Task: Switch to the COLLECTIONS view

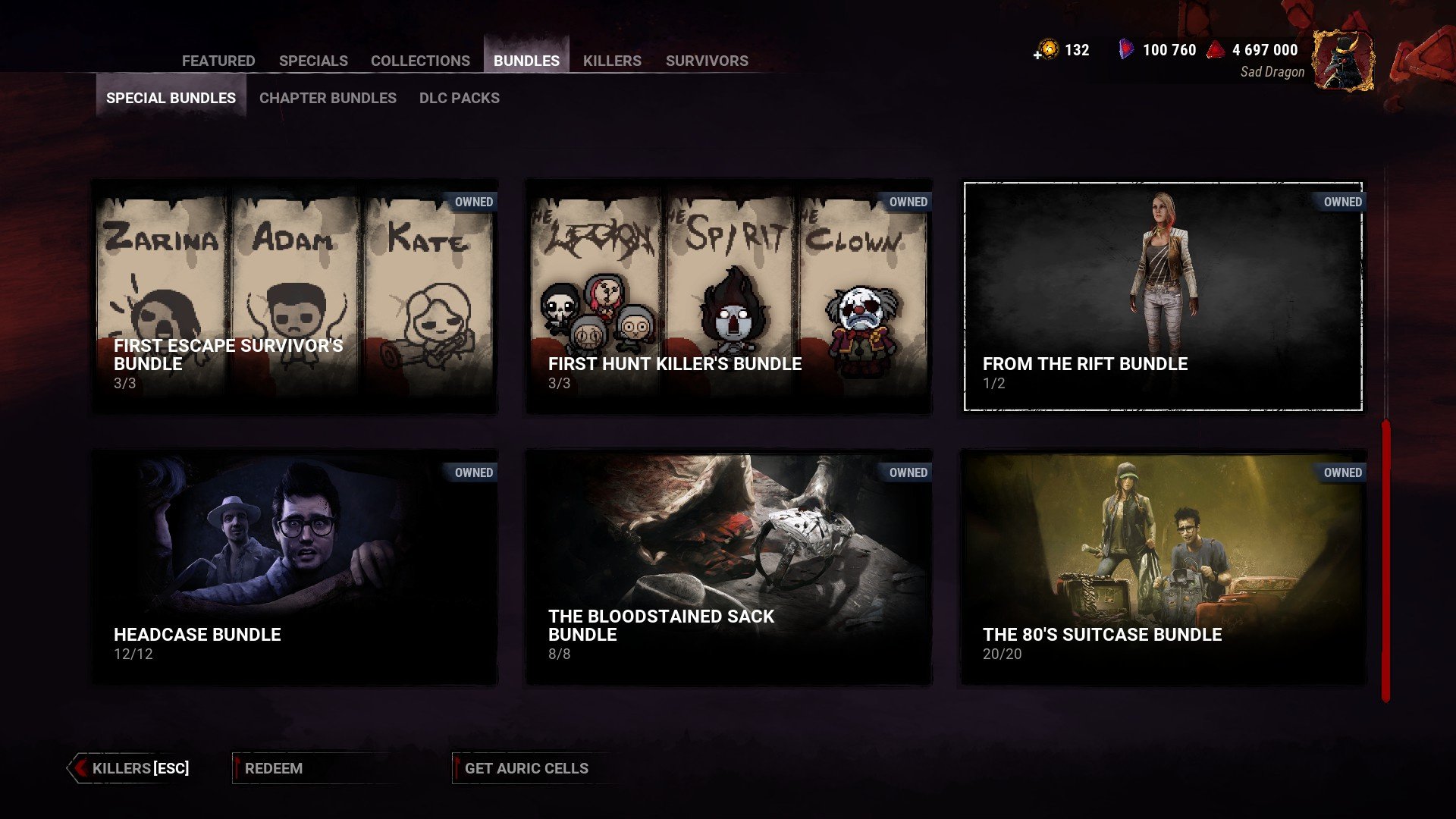Action: (x=419, y=61)
